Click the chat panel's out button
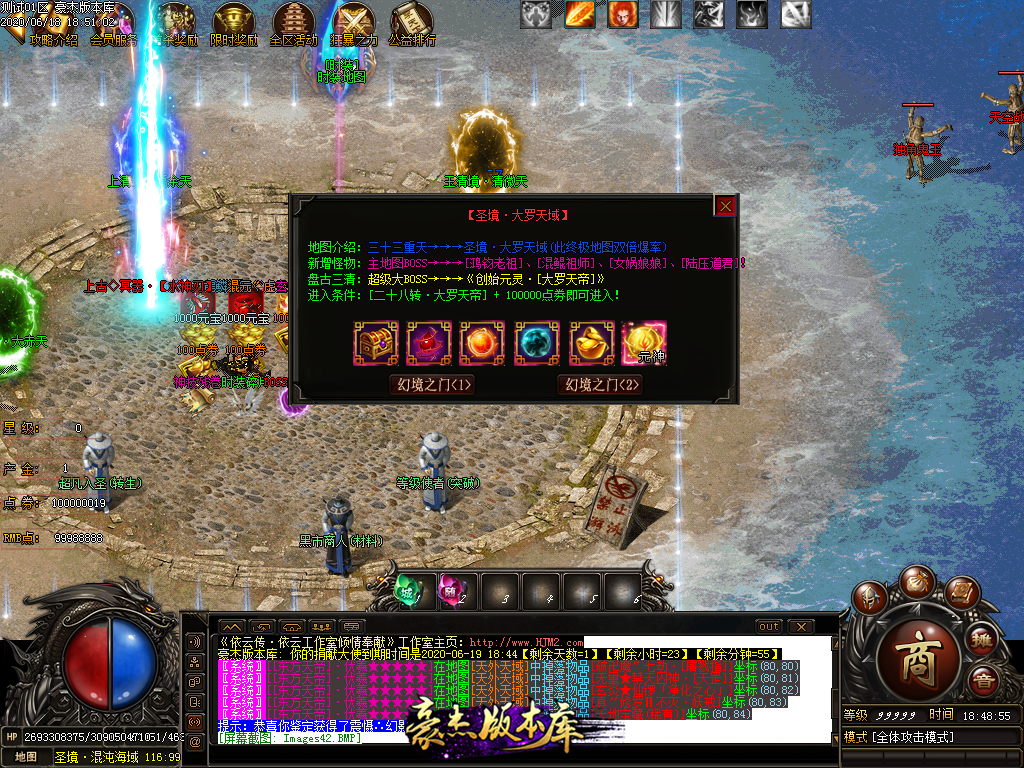This screenshot has height=768, width=1024. 768,627
